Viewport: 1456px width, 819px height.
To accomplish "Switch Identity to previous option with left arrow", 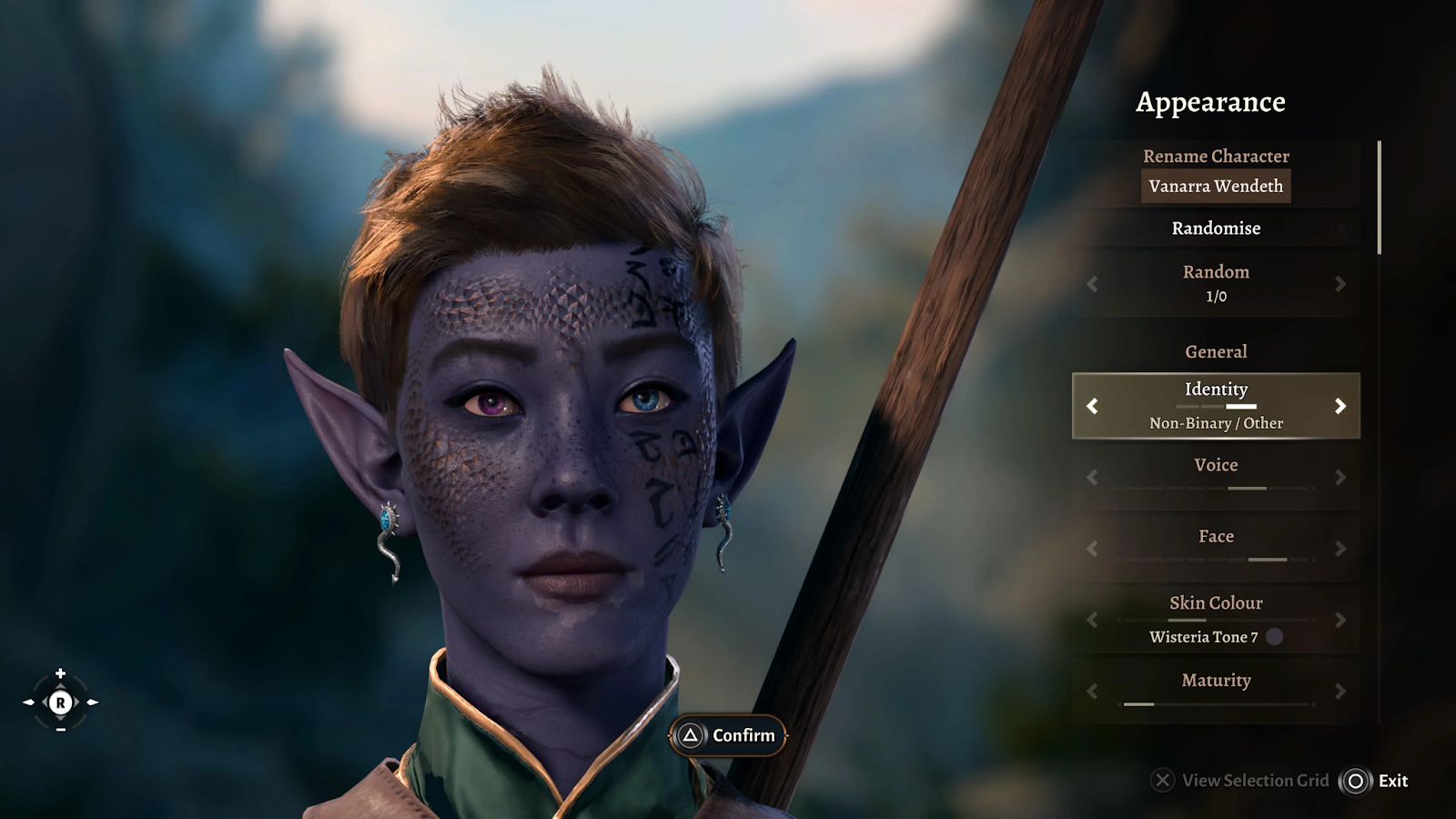I will click(x=1092, y=406).
